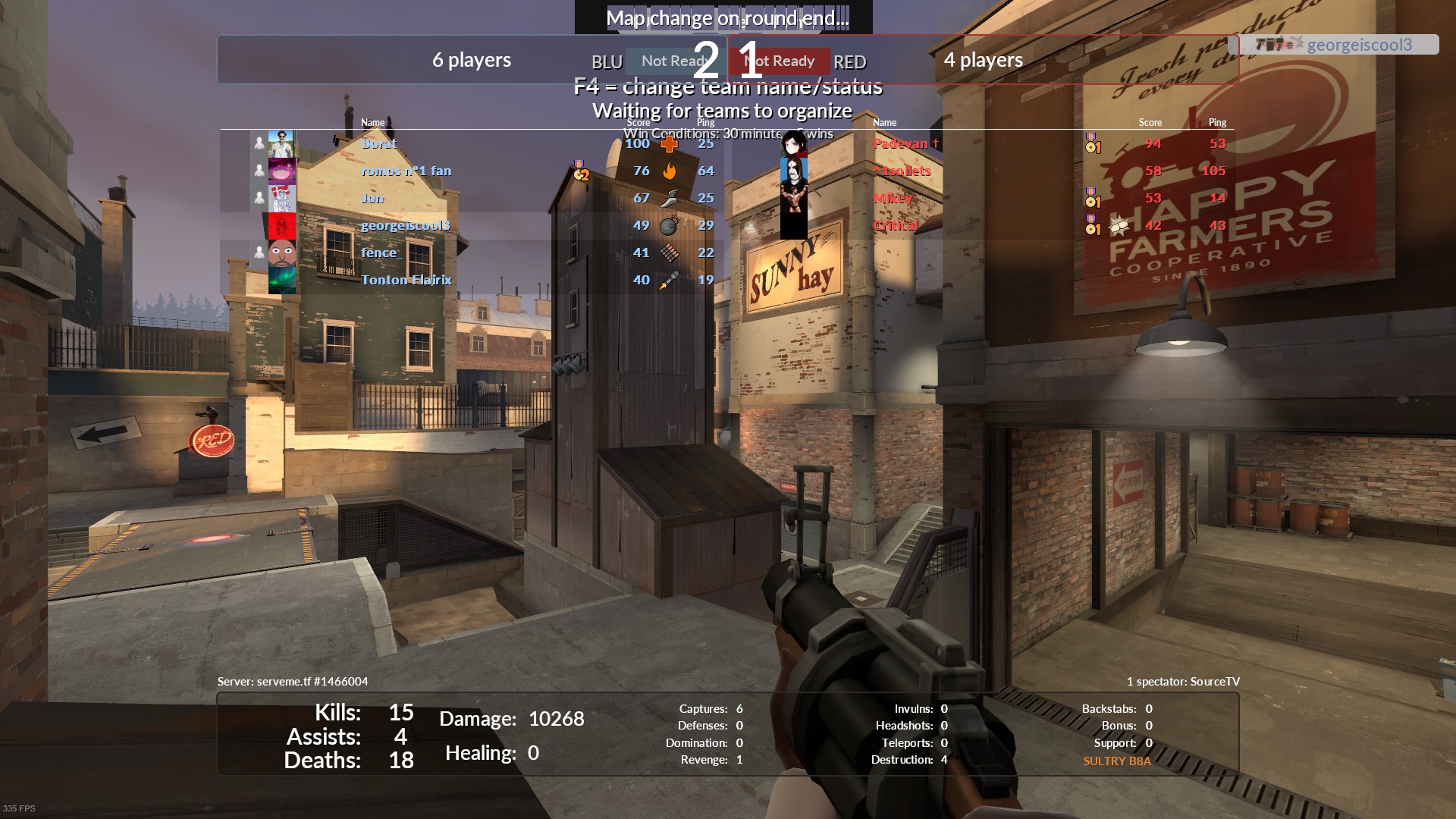Select georgeiscool3's scoreboard row

coord(405,225)
